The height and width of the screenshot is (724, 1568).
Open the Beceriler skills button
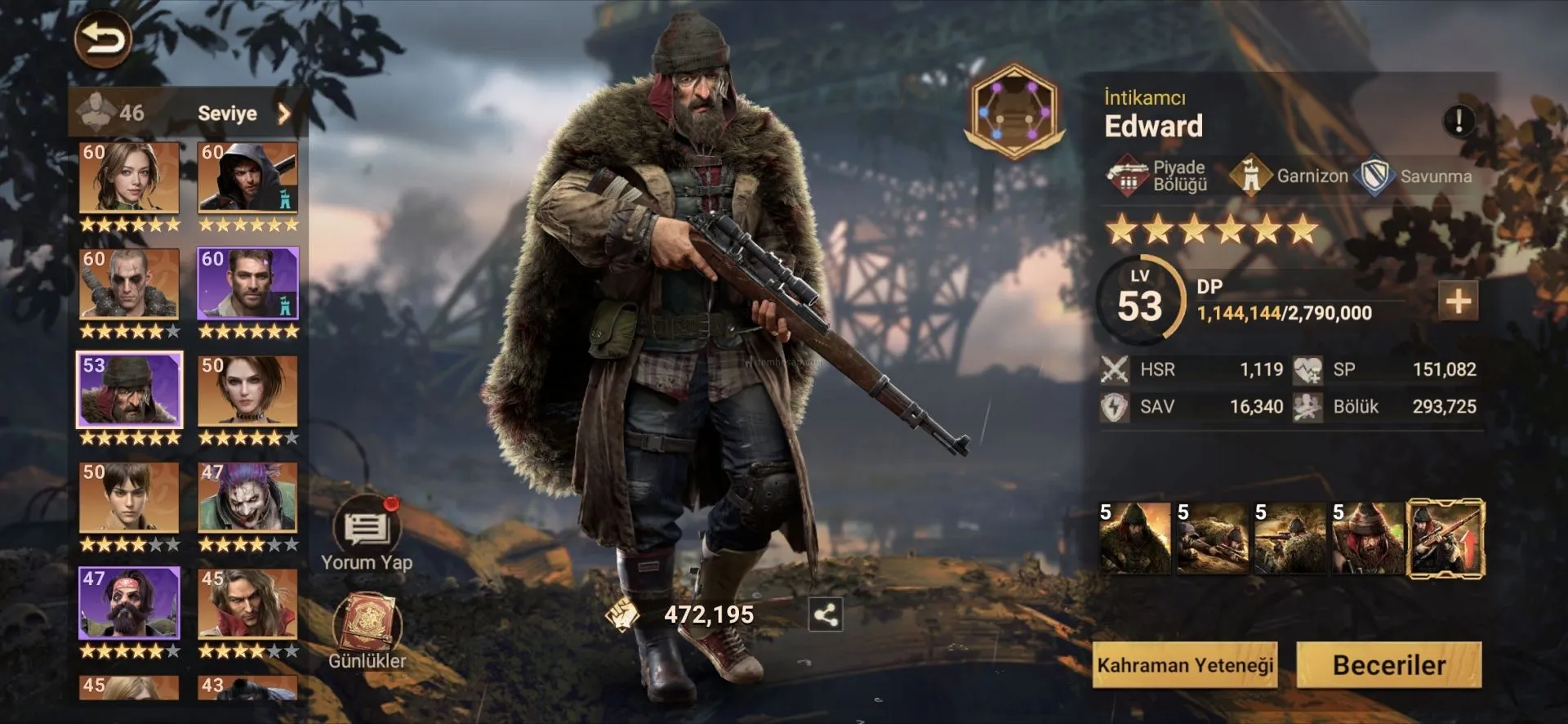tap(1388, 665)
